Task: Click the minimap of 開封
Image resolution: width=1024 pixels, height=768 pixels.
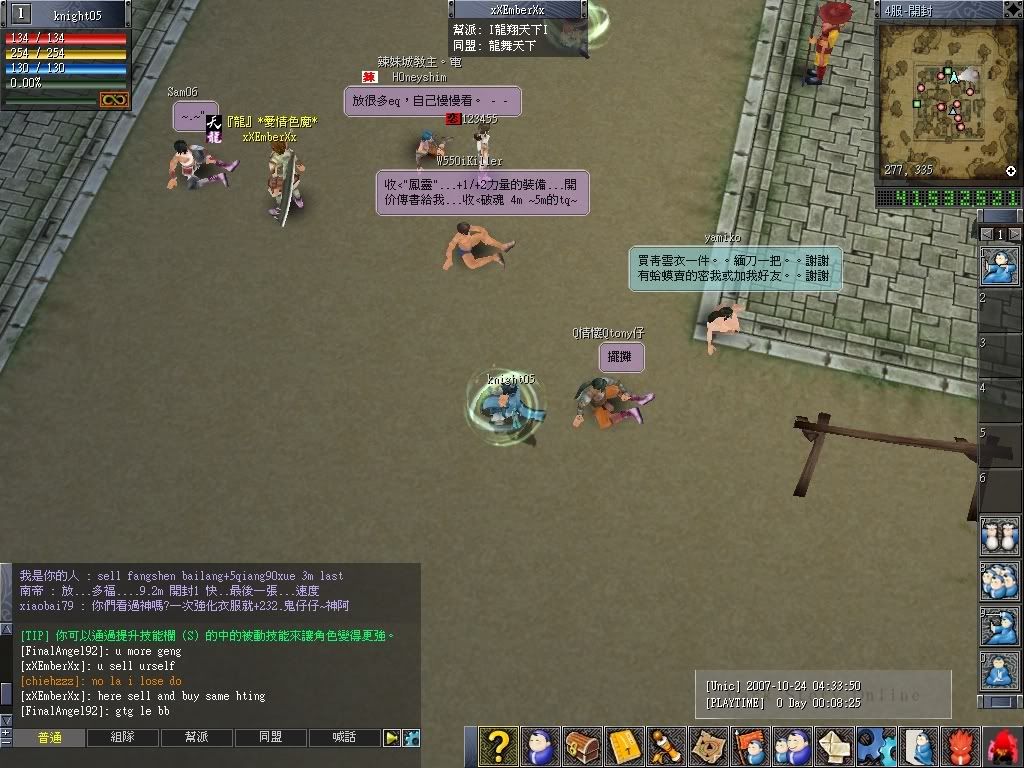Action: coord(948,98)
